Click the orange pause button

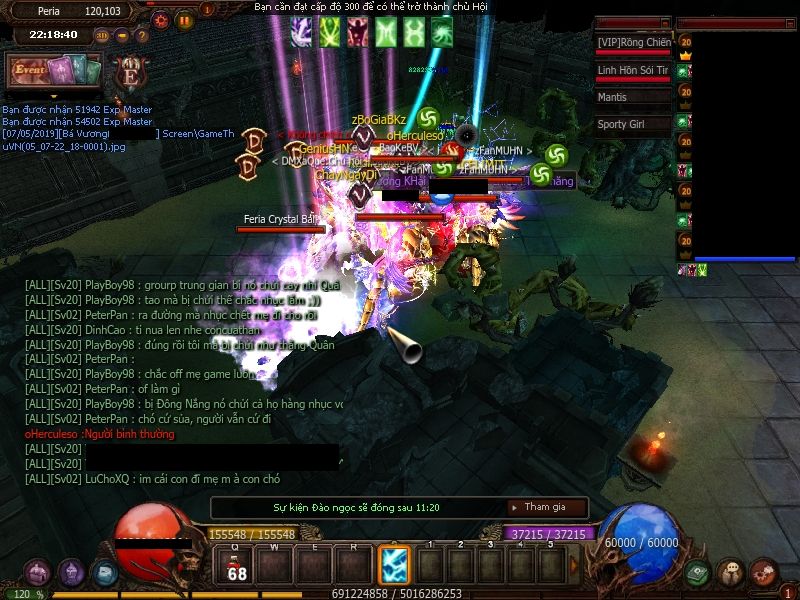pyautogui.click(x=185, y=19)
